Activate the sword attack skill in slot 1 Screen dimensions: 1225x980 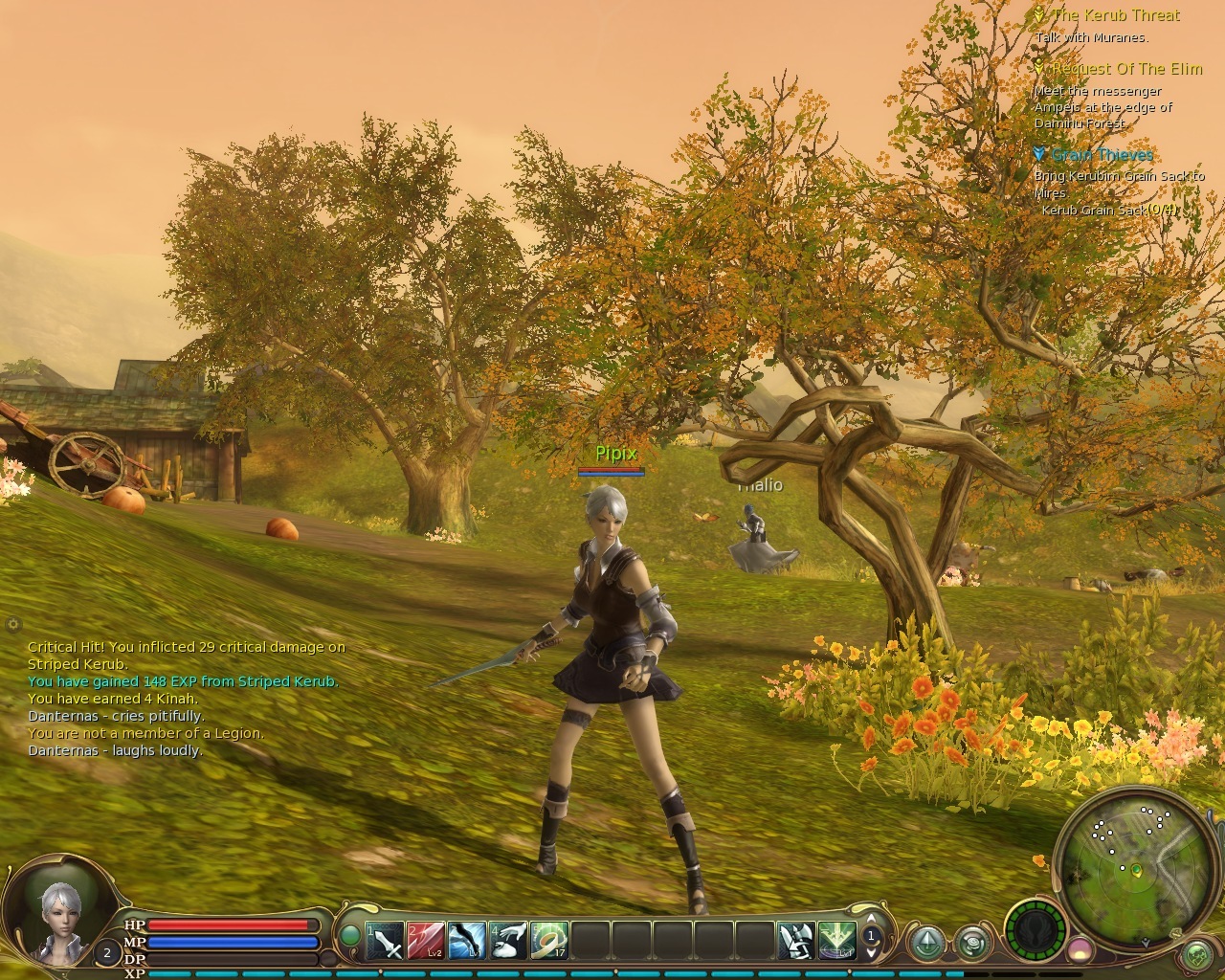coord(386,941)
